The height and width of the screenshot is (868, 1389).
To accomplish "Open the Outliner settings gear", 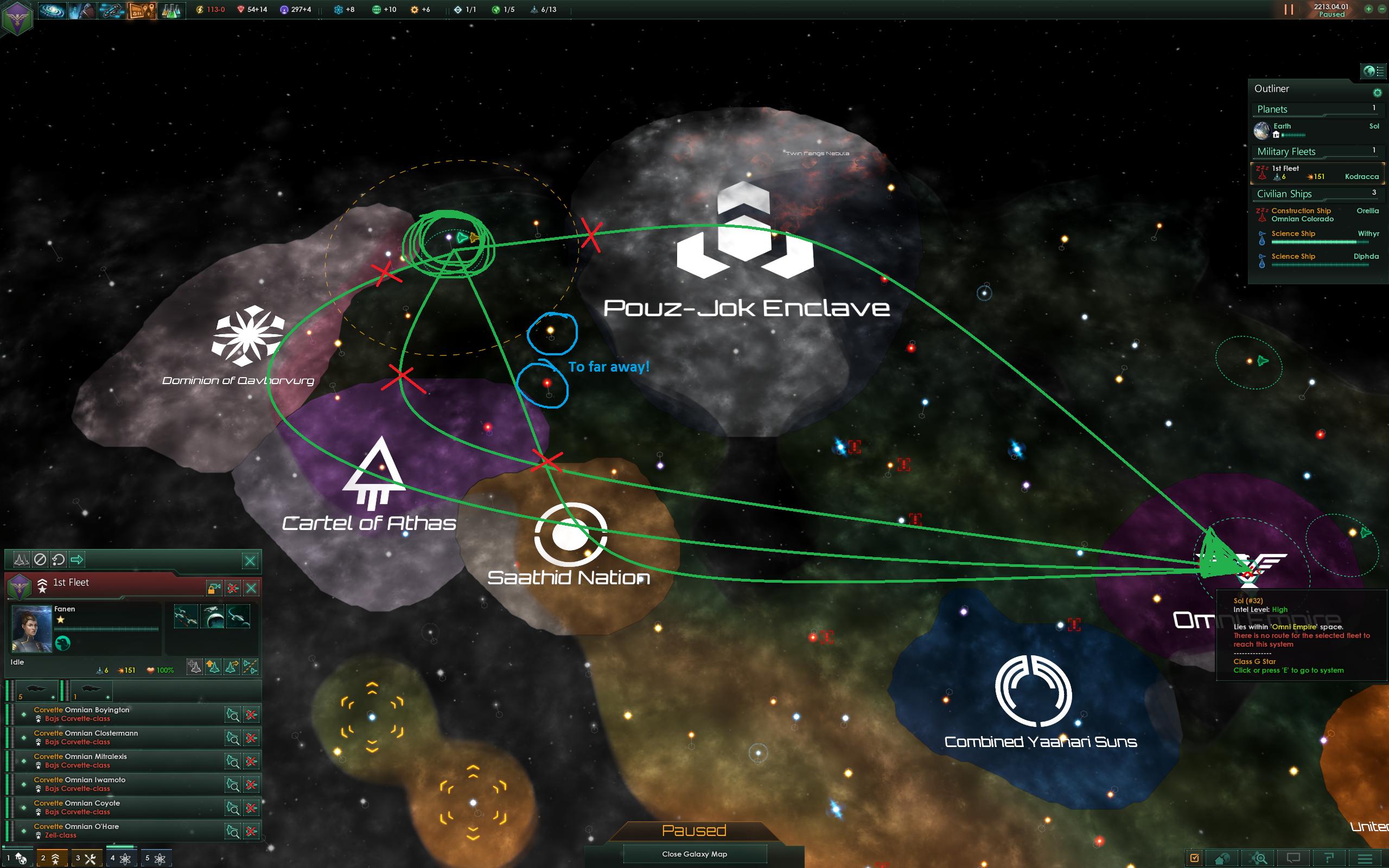I will click(1377, 92).
